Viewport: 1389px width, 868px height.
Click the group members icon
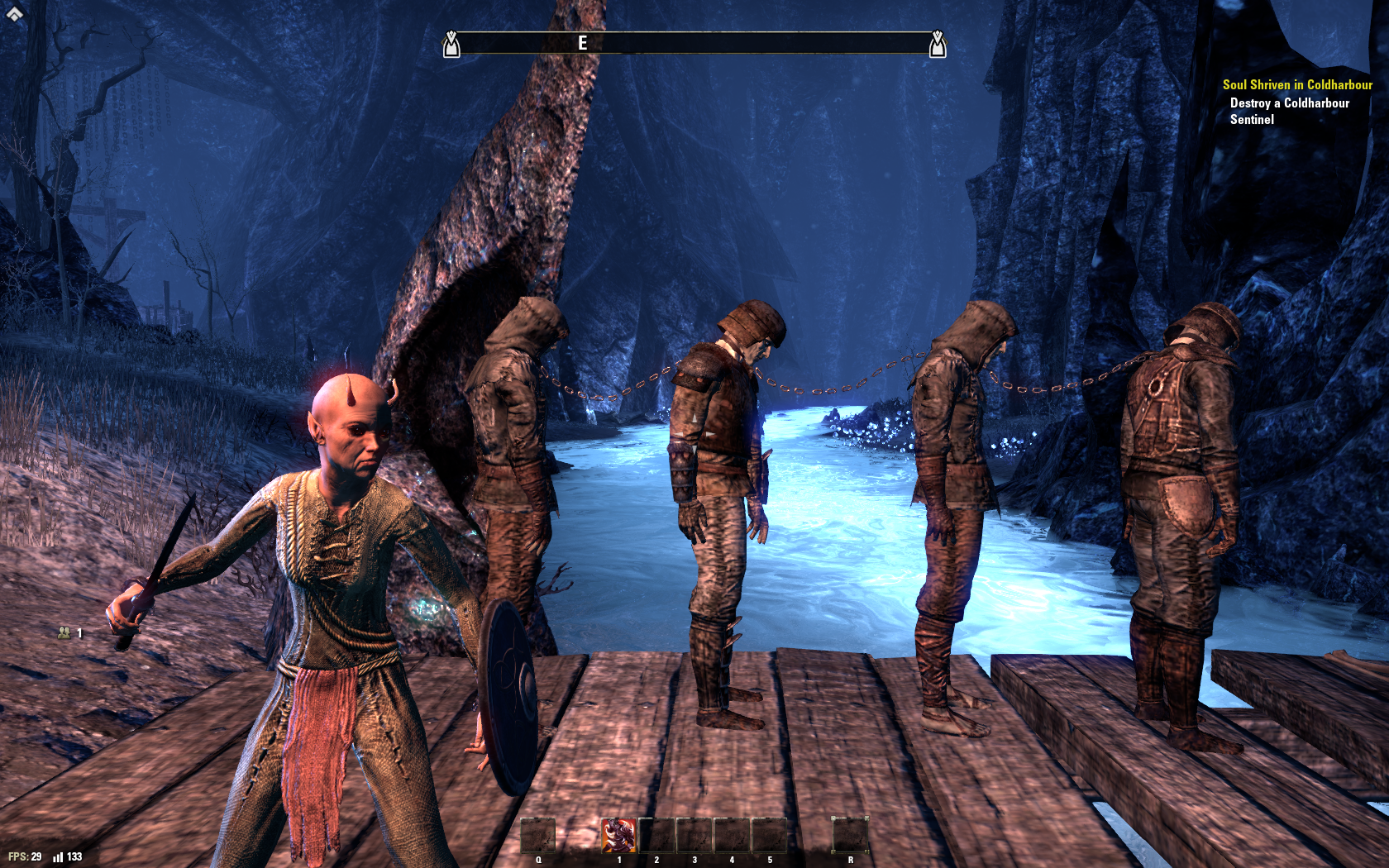click(x=64, y=633)
